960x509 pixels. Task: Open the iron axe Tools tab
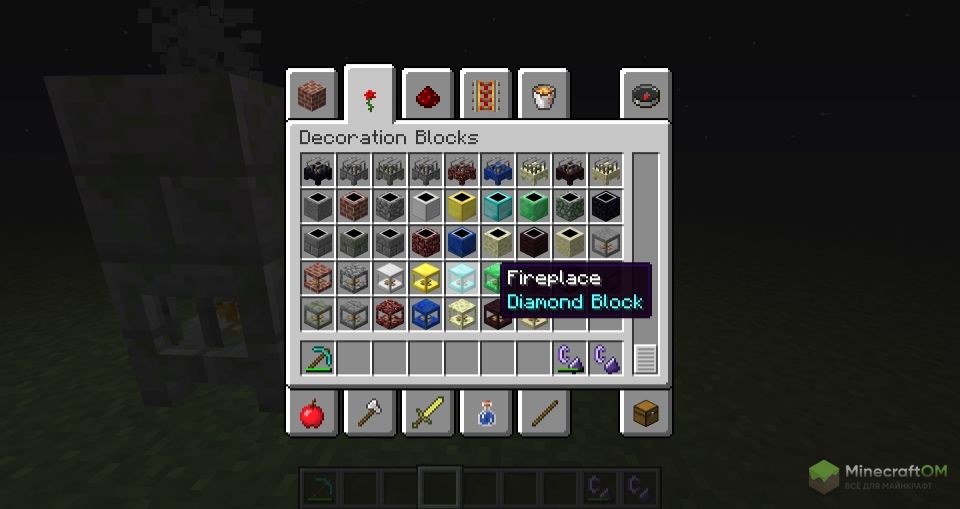[x=370, y=411]
